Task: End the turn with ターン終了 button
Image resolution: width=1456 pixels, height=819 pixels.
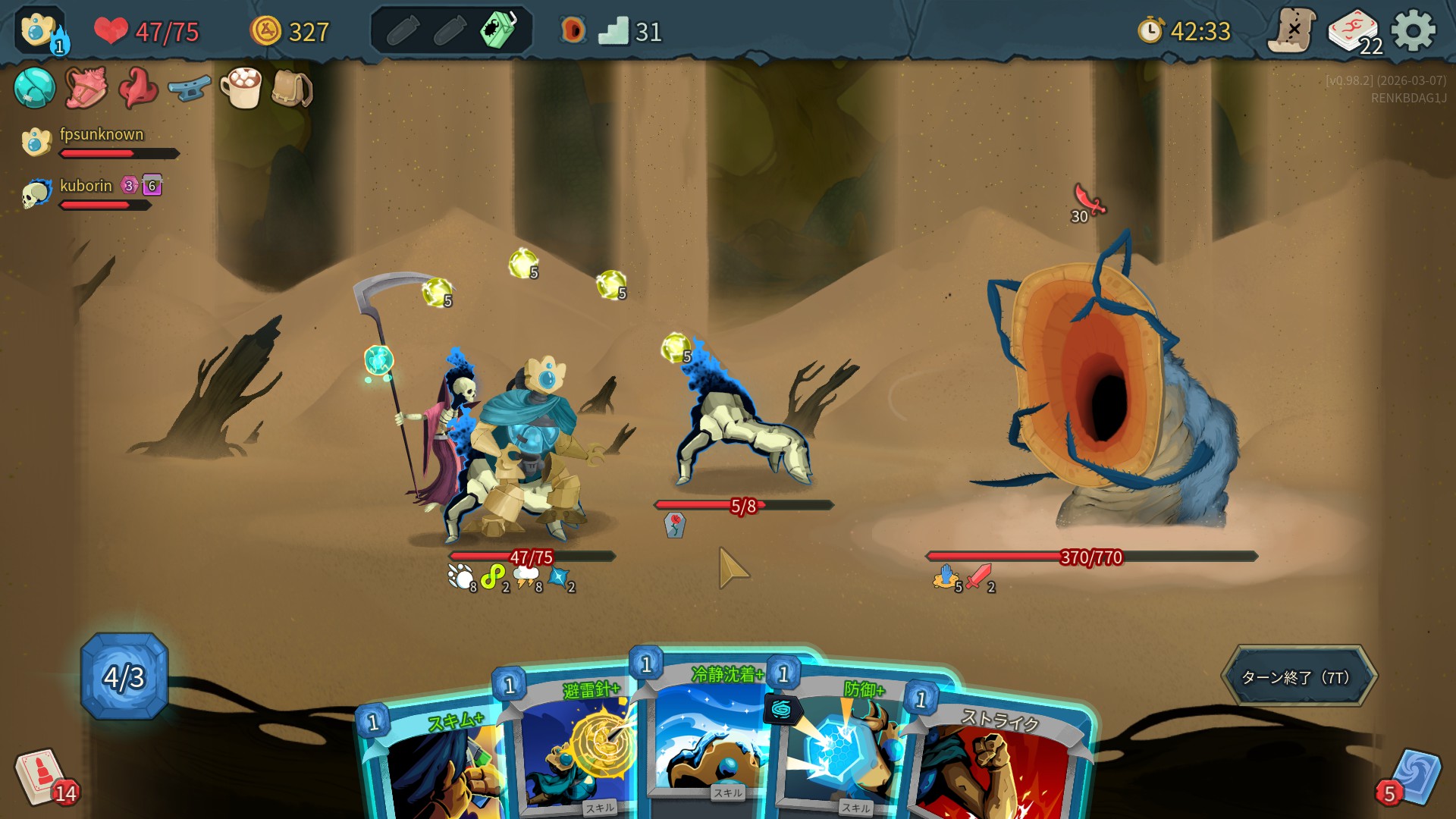Action: tap(1298, 676)
